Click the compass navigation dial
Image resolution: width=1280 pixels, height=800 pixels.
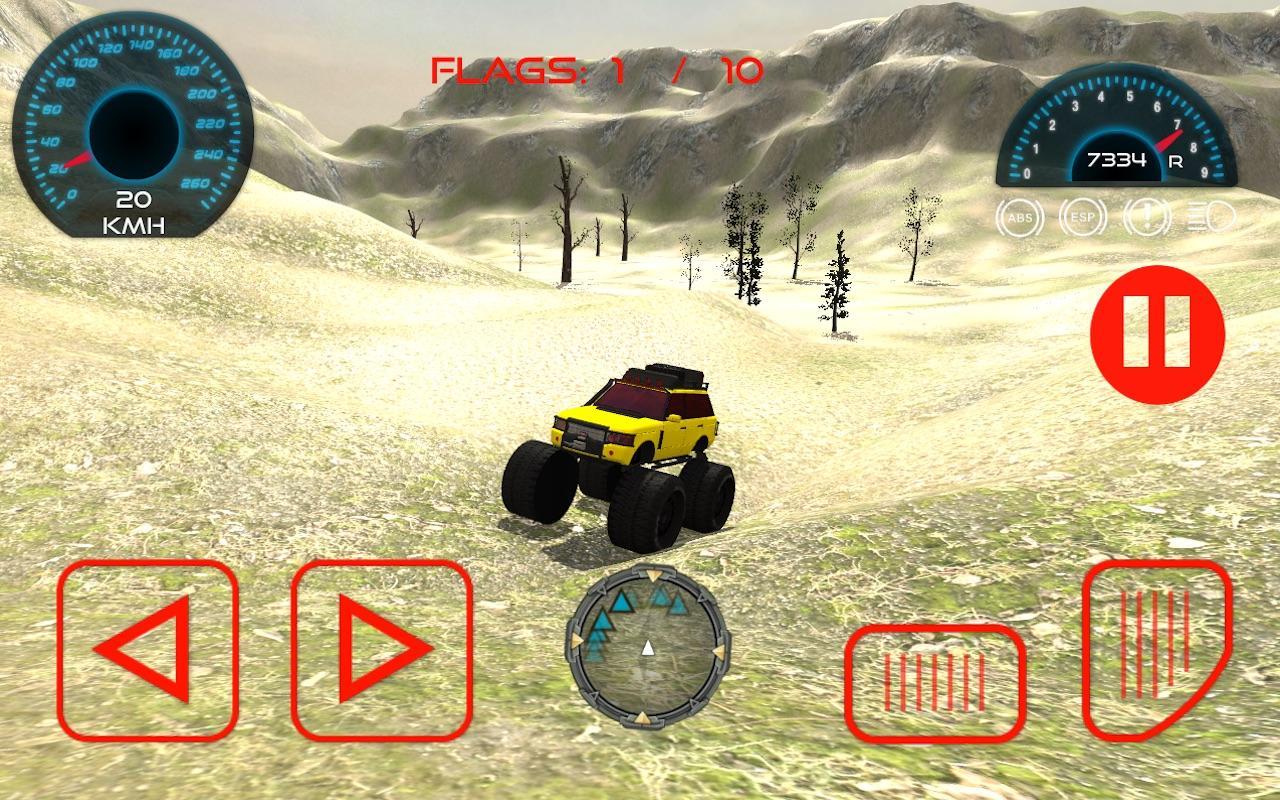coord(648,651)
